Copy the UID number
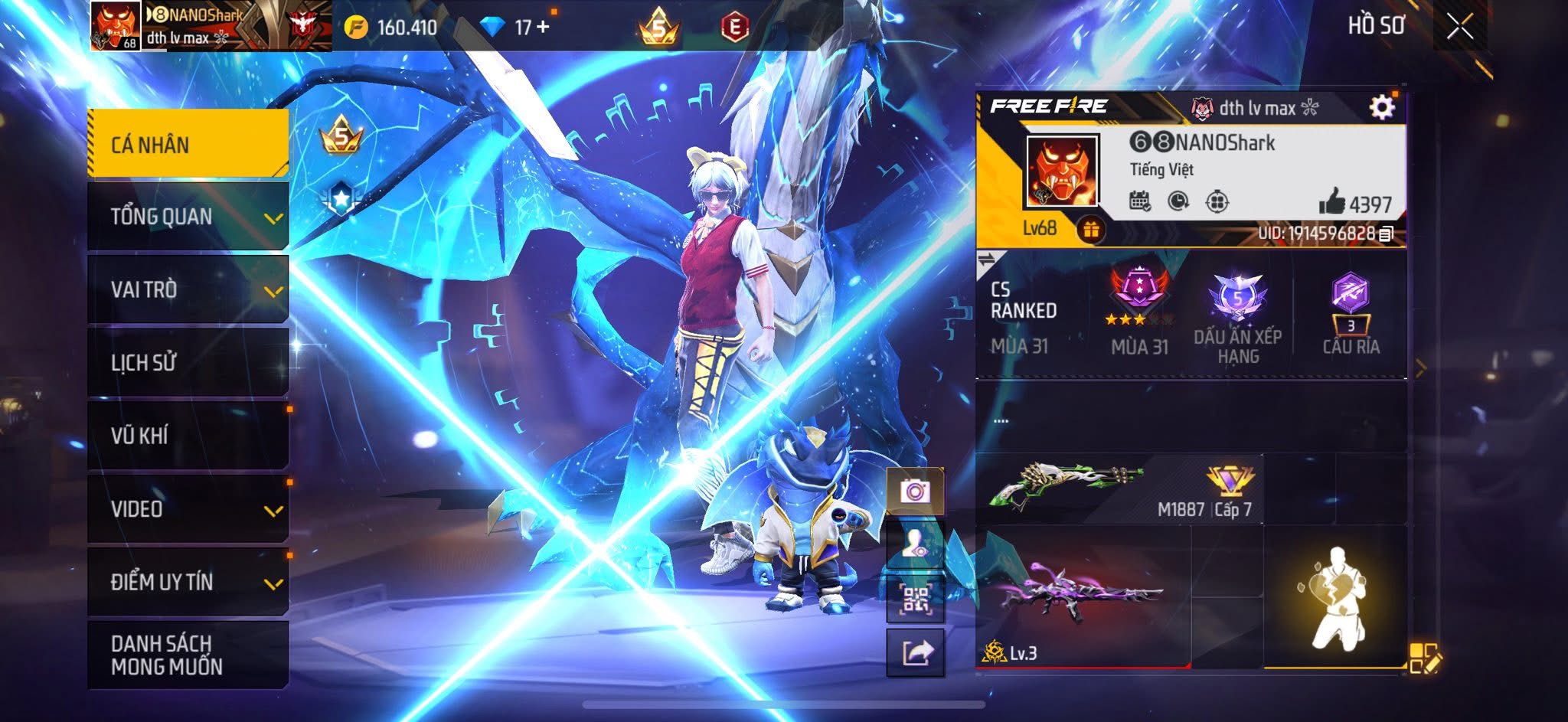 [x=1386, y=234]
